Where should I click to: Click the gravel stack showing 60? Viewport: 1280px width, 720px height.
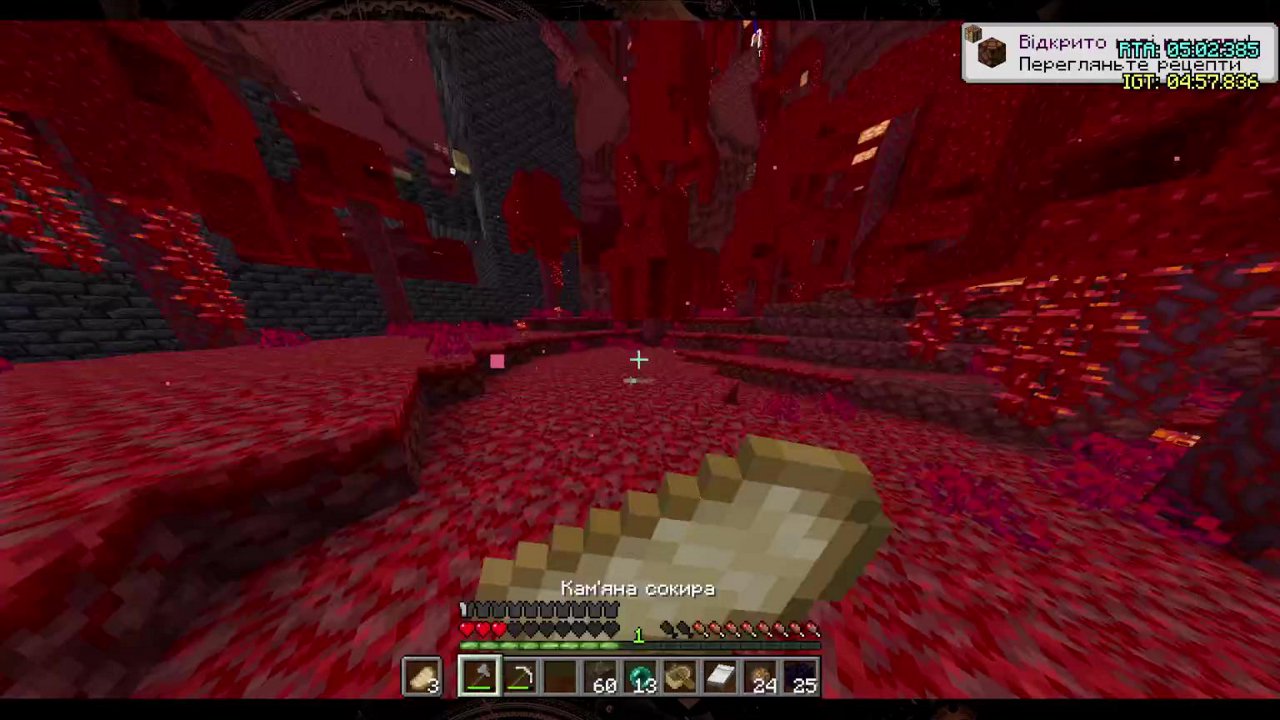coord(600,678)
